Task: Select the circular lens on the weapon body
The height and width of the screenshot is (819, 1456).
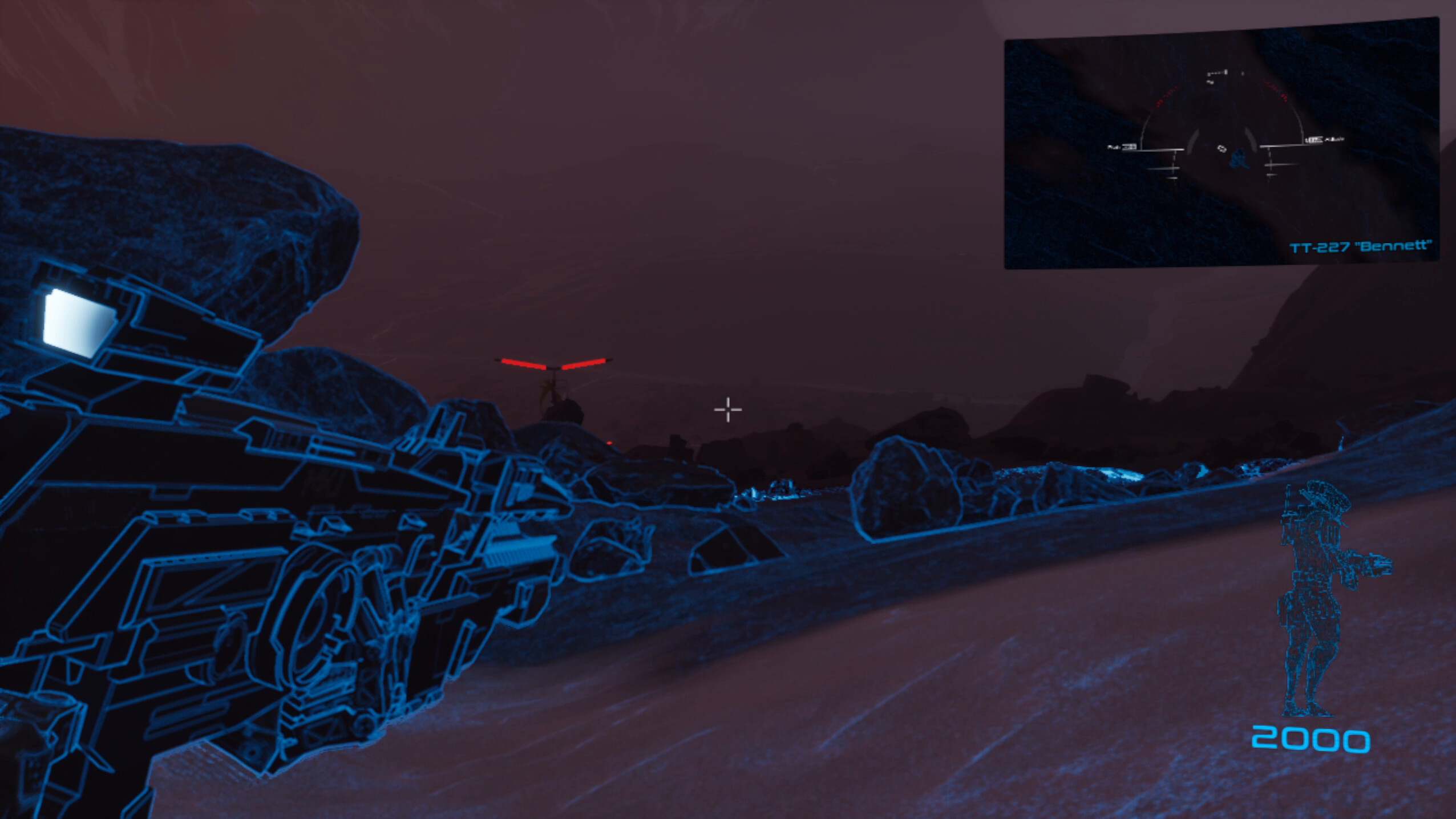Action: tap(311, 619)
